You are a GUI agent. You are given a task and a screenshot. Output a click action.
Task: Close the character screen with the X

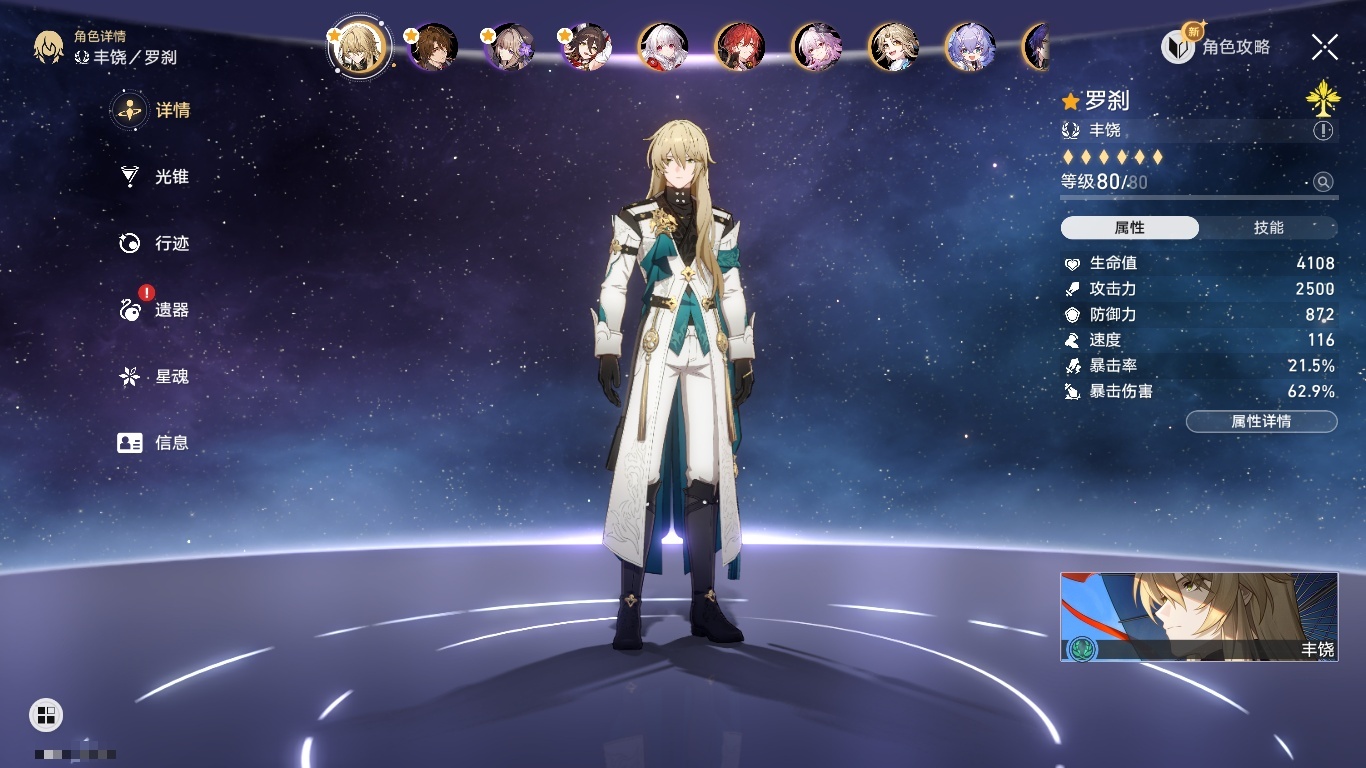click(x=1325, y=46)
